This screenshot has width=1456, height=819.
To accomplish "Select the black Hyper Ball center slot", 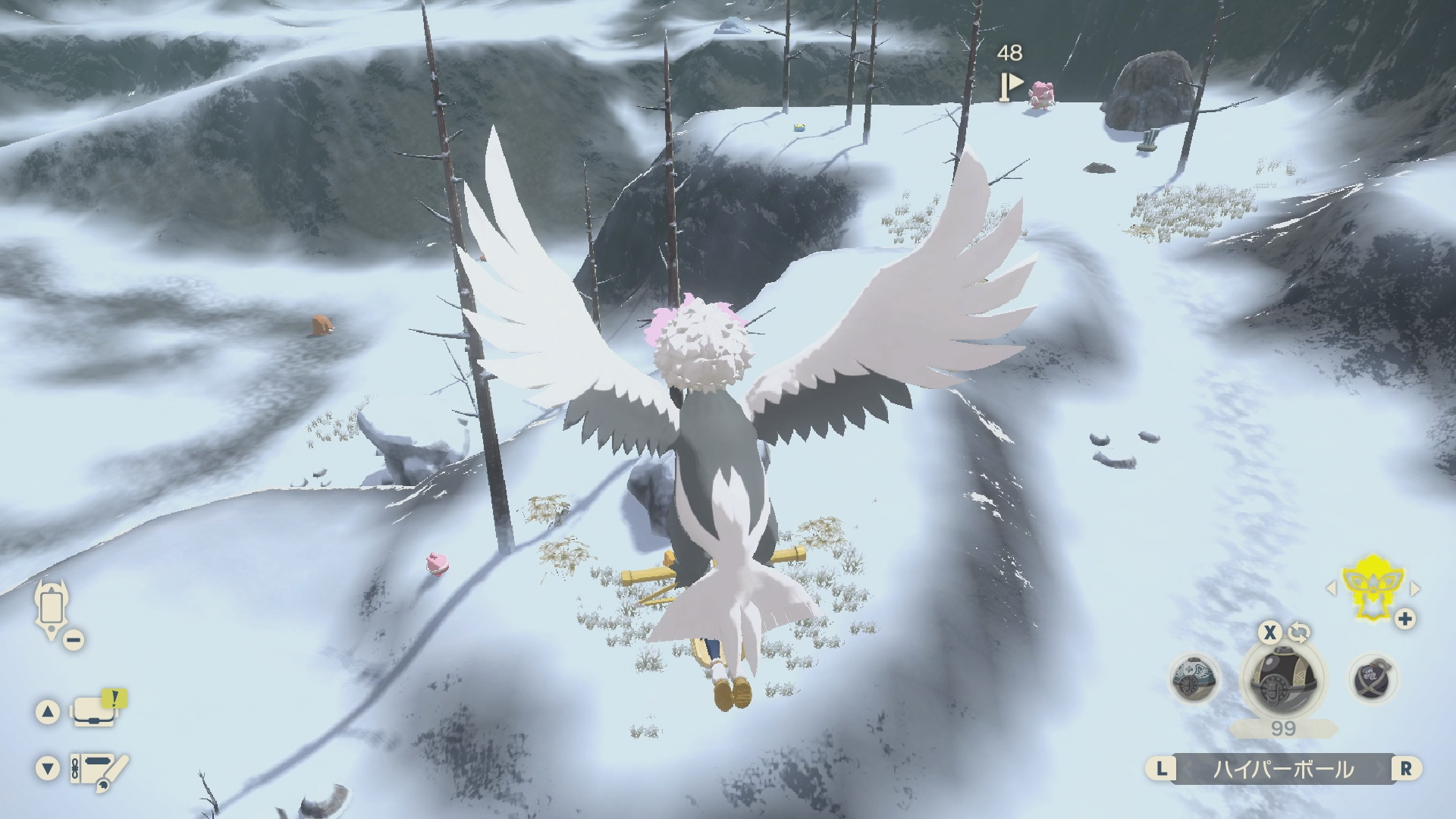I will tap(1283, 677).
